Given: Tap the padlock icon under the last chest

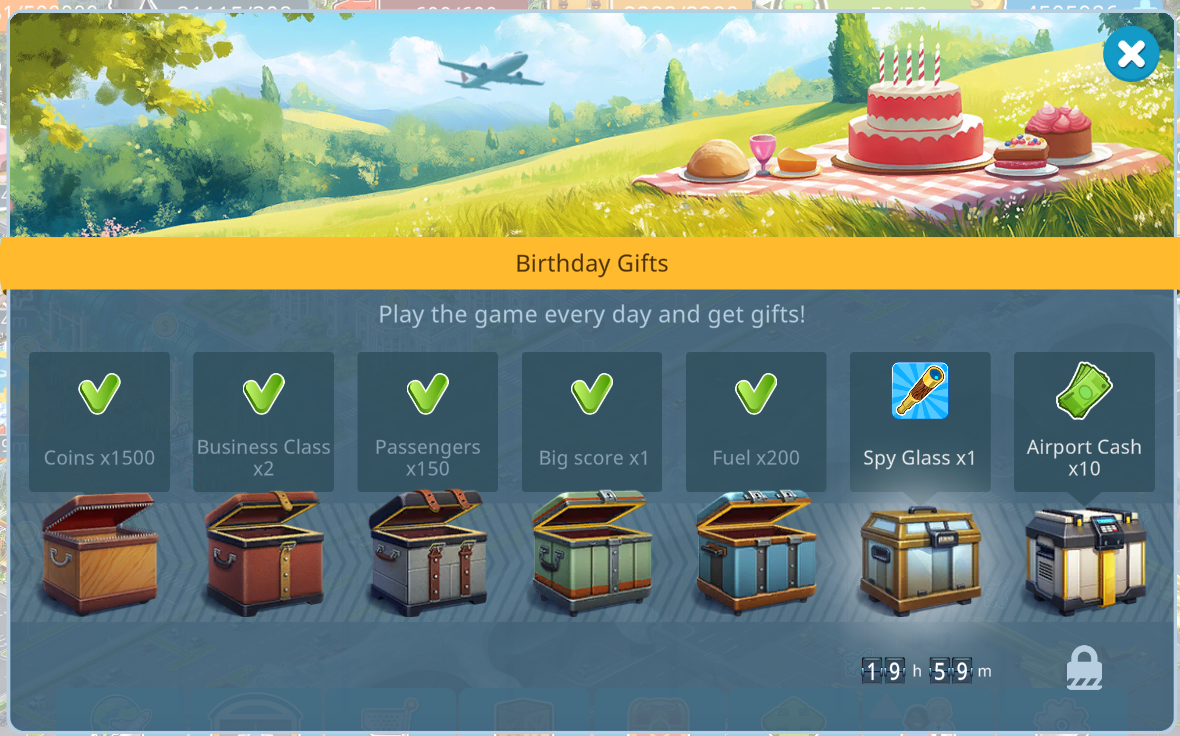Looking at the screenshot, I should [x=1084, y=668].
